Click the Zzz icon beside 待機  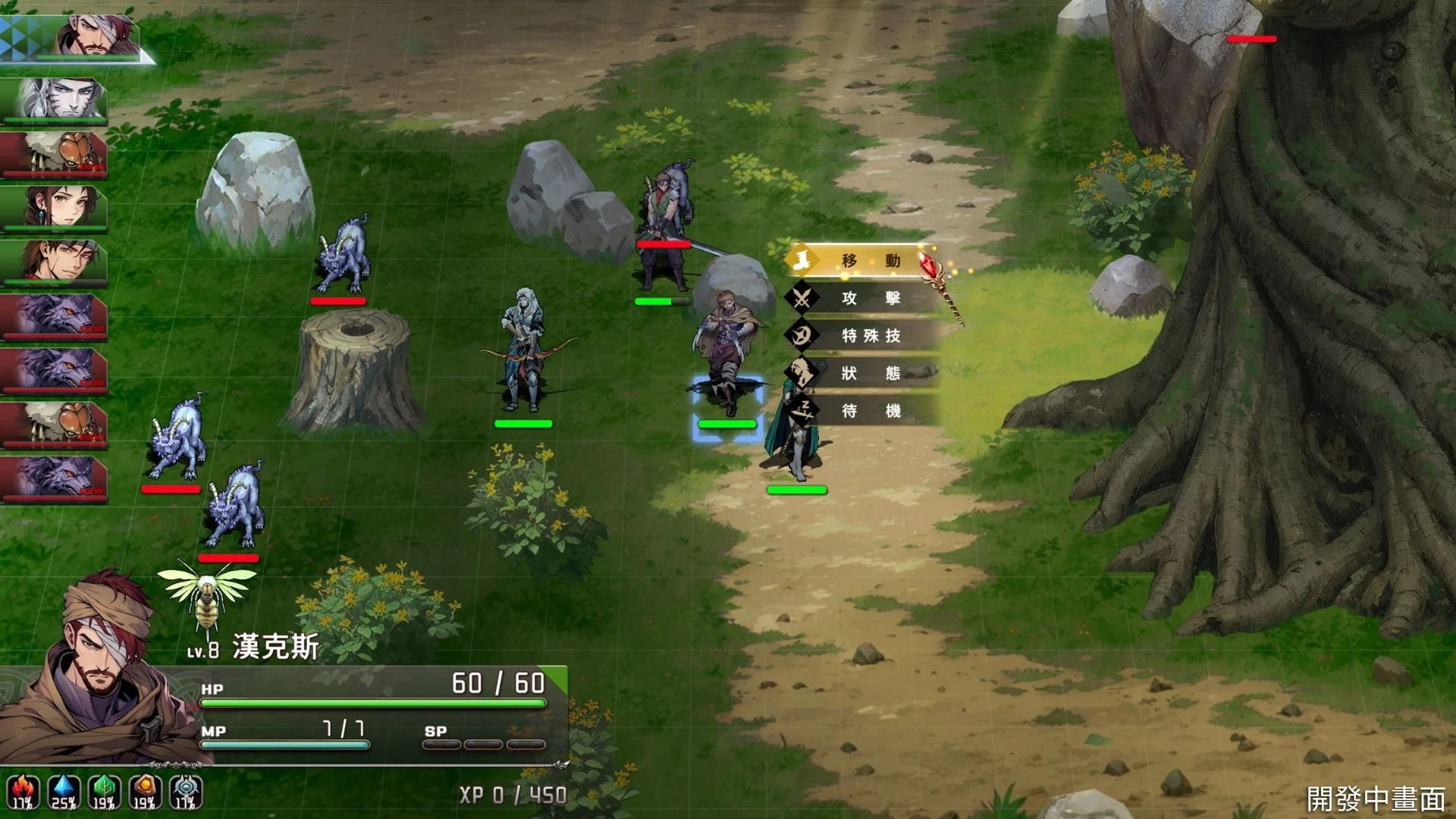tap(803, 409)
